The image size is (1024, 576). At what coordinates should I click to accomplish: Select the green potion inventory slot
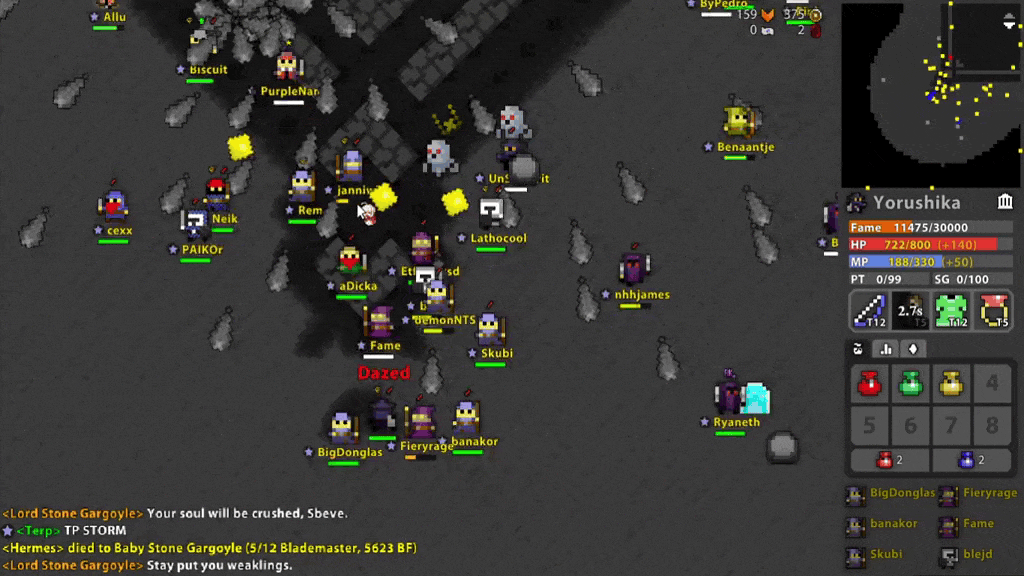pyautogui.click(x=910, y=384)
